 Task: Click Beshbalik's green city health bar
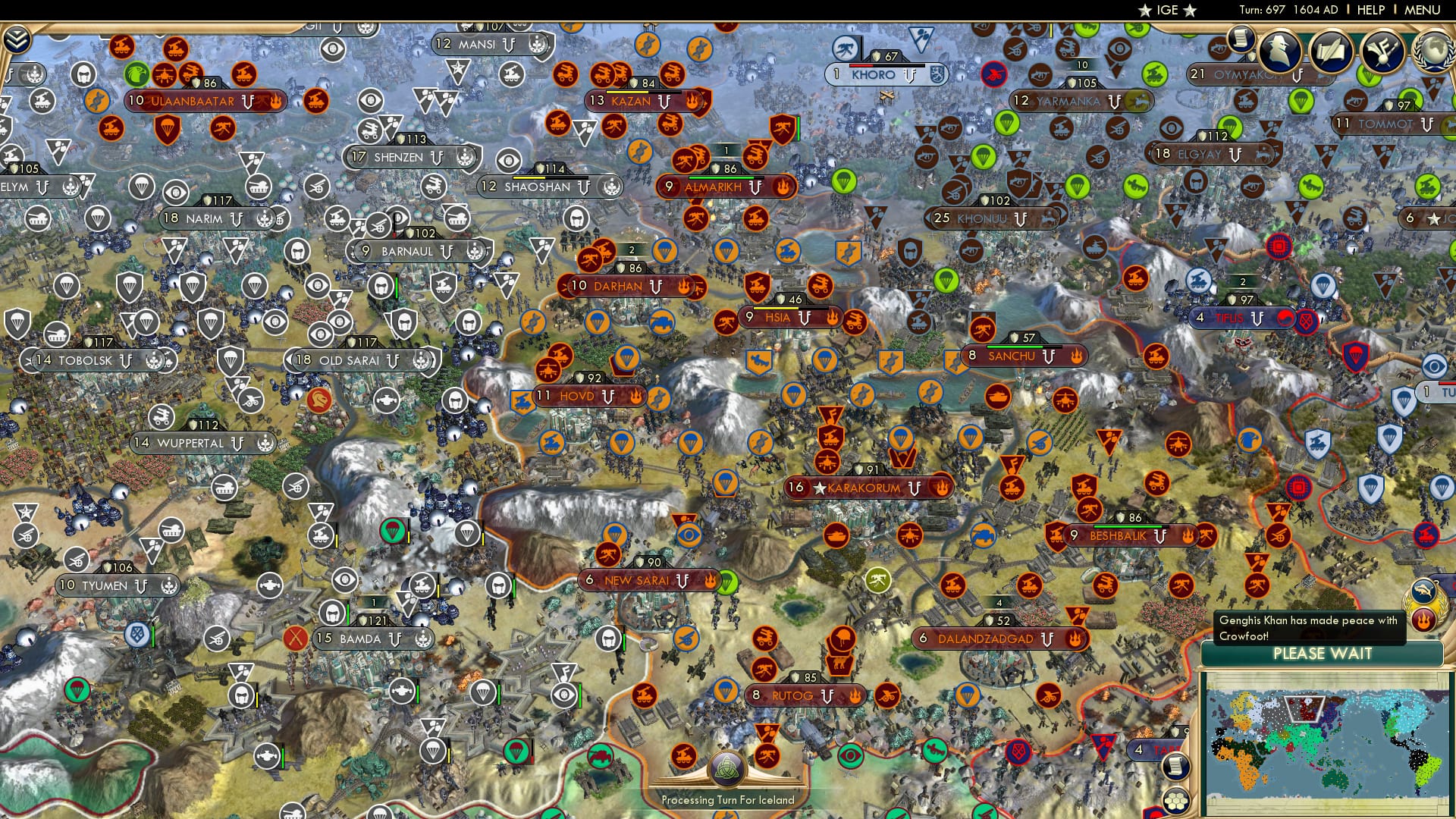click(x=1127, y=526)
